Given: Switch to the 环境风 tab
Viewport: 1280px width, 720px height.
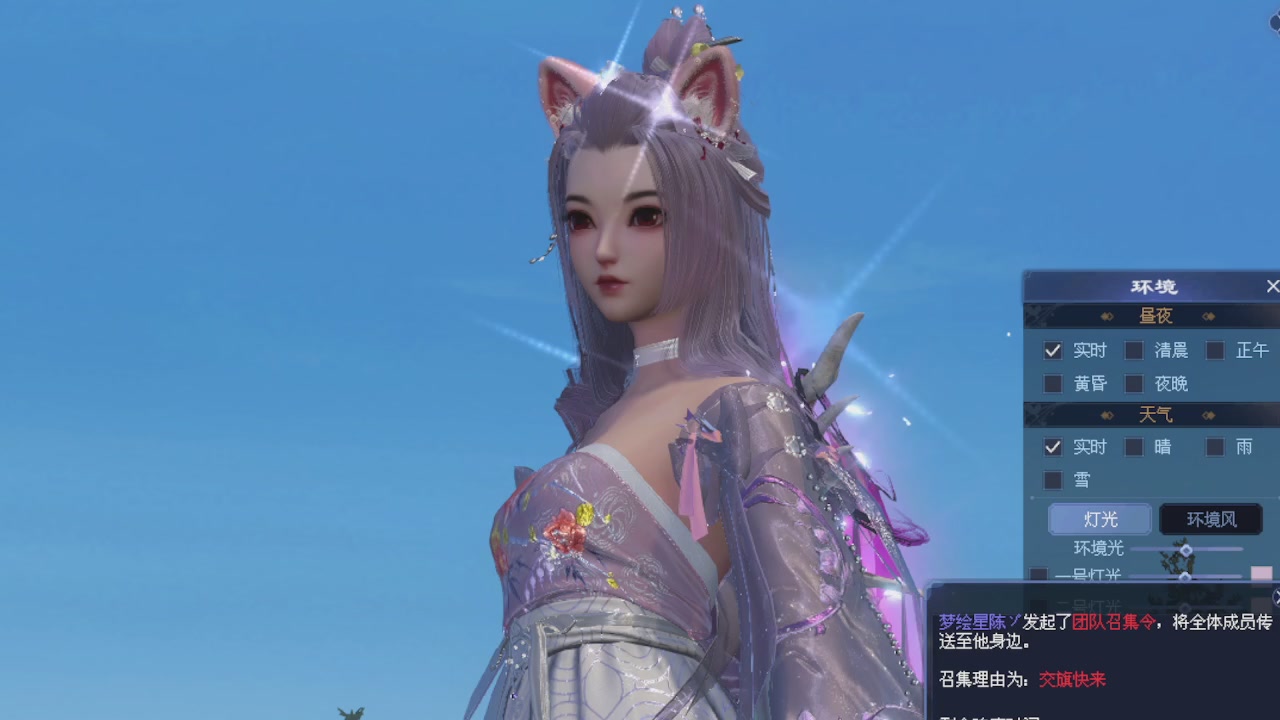Looking at the screenshot, I should tap(1211, 519).
